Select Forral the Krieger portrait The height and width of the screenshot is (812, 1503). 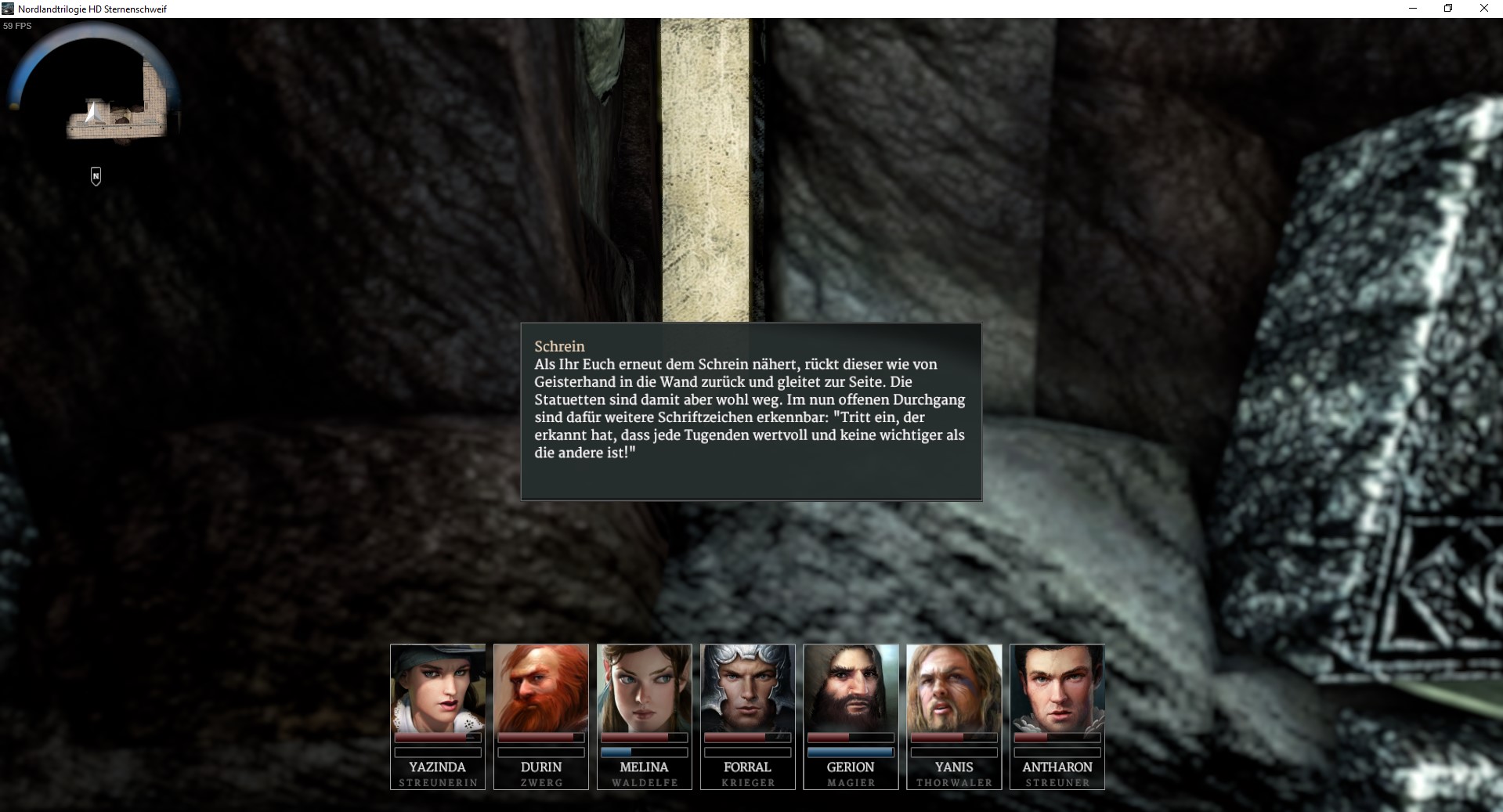click(747, 688)
